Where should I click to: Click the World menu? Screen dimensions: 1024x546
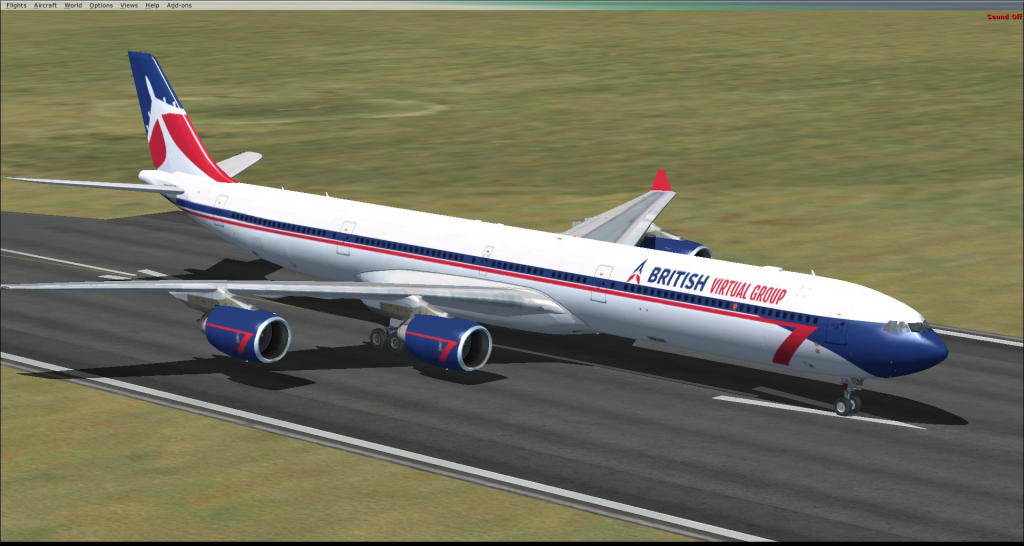[73, 5]
